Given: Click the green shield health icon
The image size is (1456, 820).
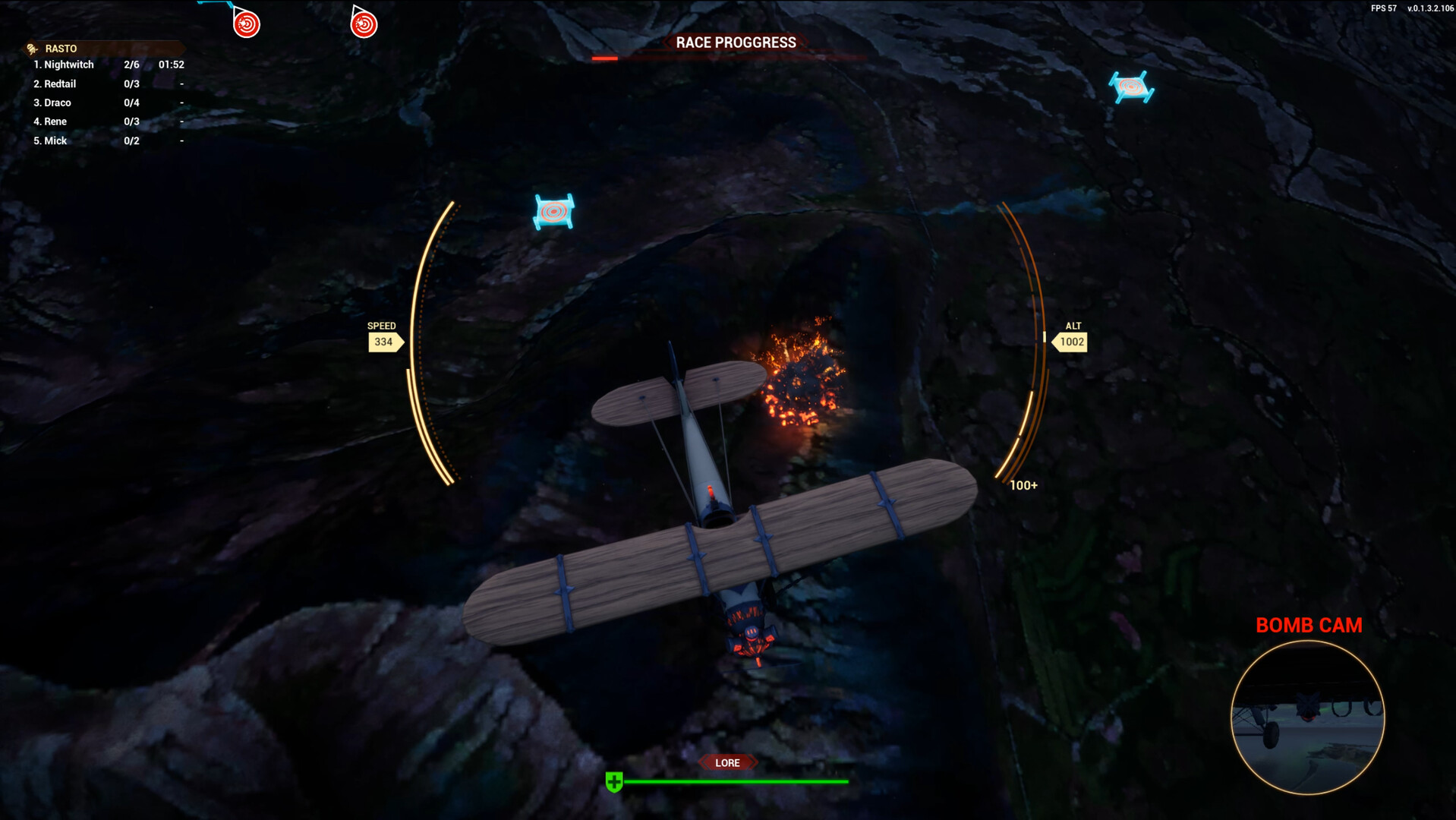Looking at the screenshot, I should click(613, 780).
